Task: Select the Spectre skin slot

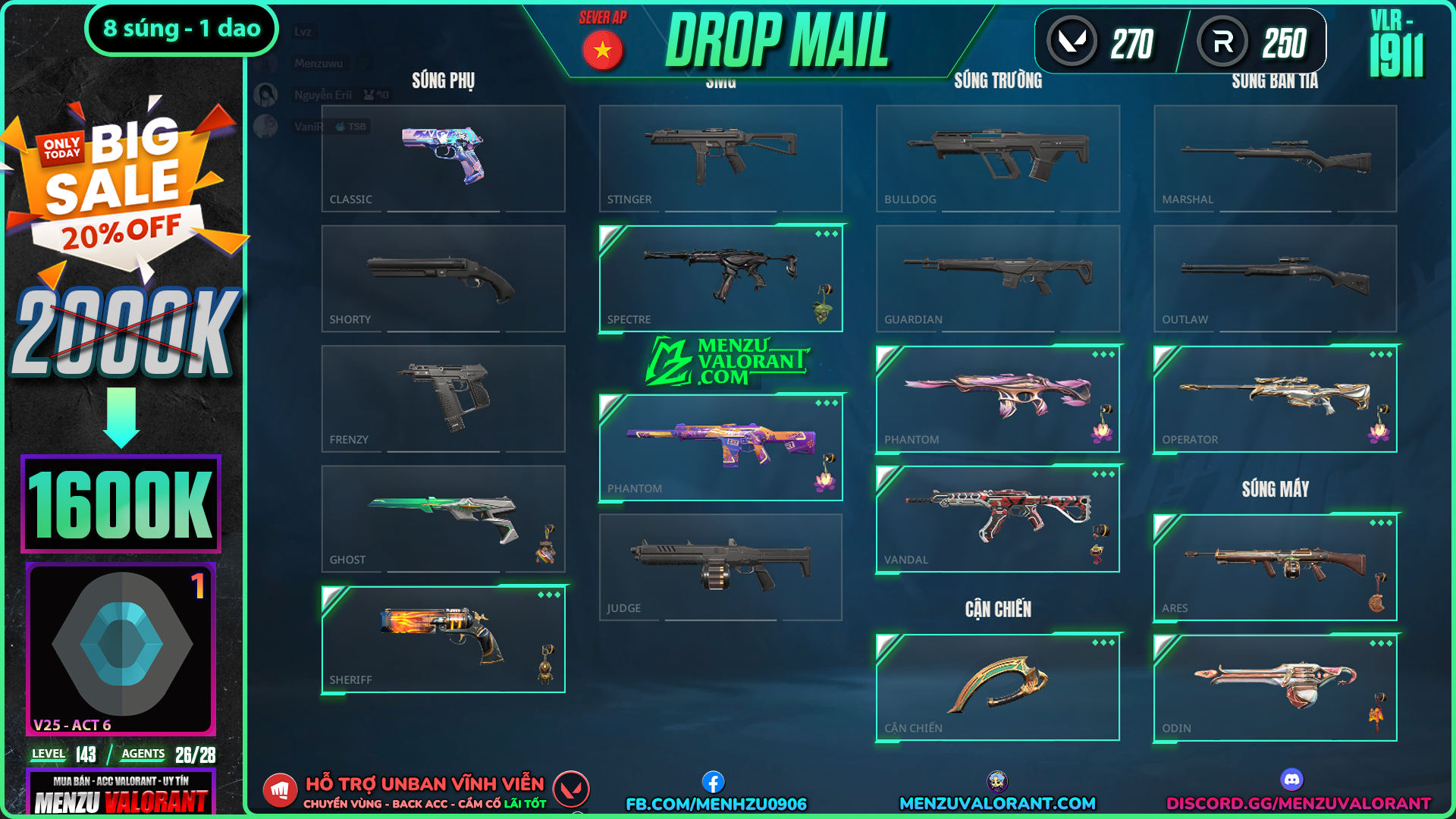Action: coord(720,278)
